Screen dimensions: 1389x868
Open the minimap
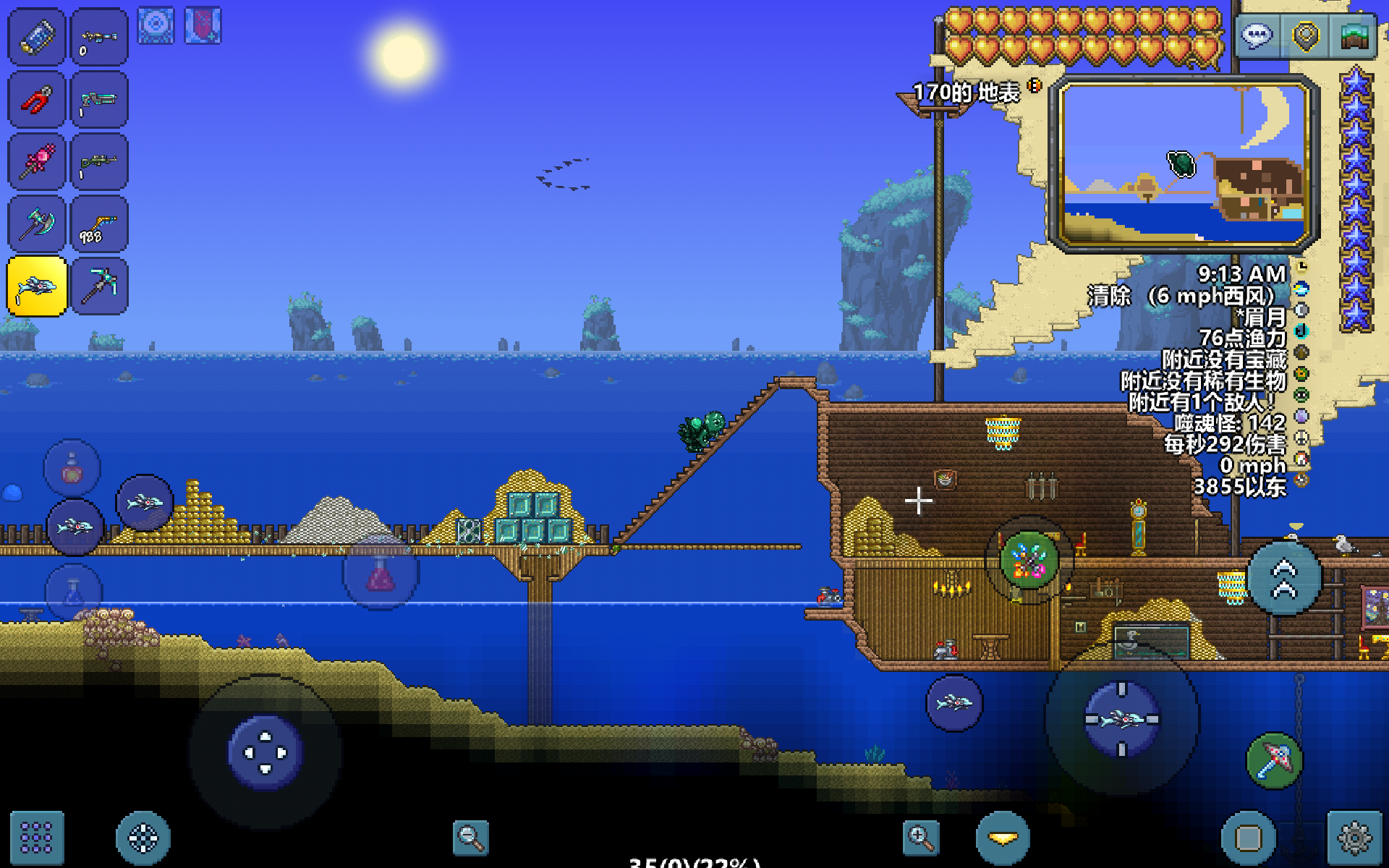(1184, 165)
